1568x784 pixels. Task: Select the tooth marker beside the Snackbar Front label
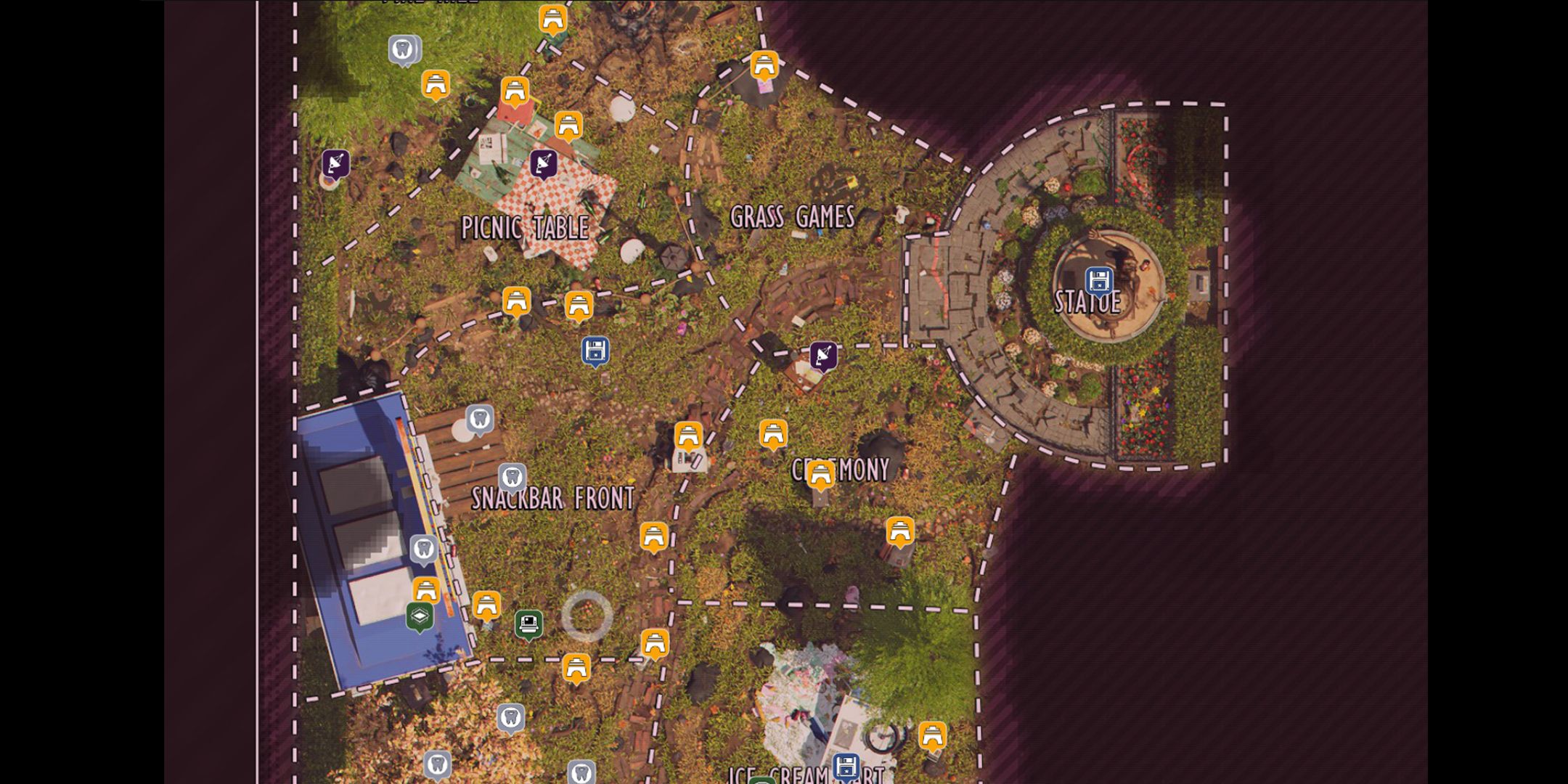pos(512,478)
